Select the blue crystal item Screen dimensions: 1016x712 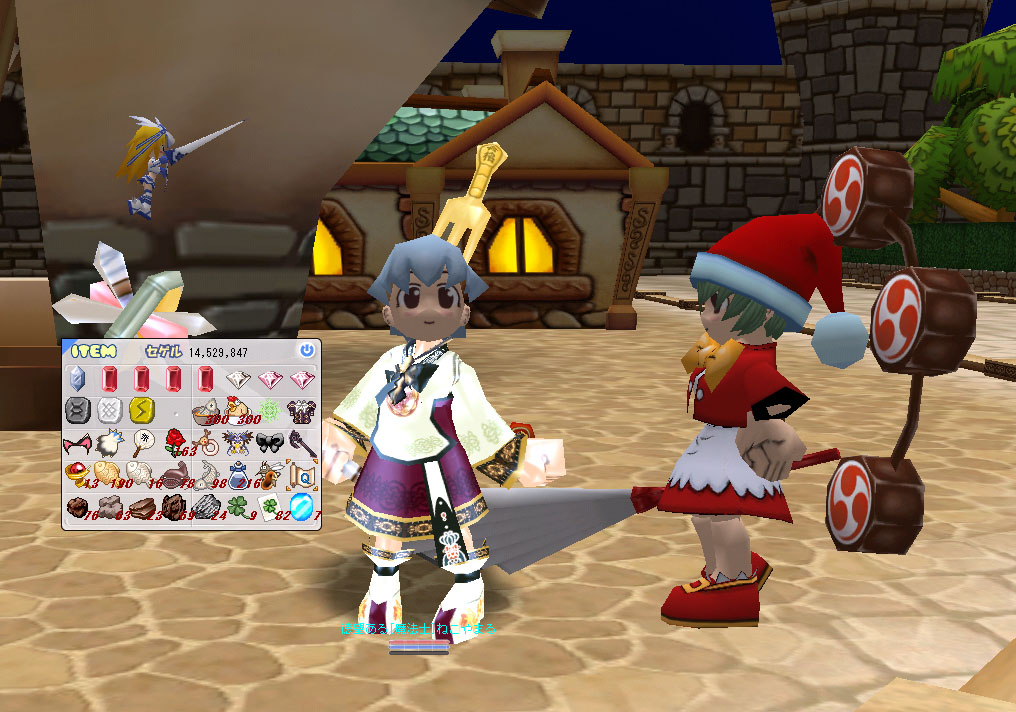point(77,379)
